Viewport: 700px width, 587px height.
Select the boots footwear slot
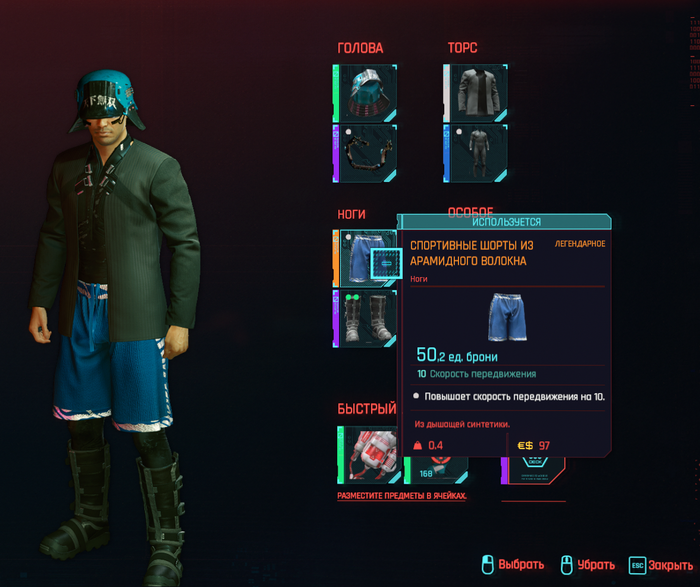364,319
